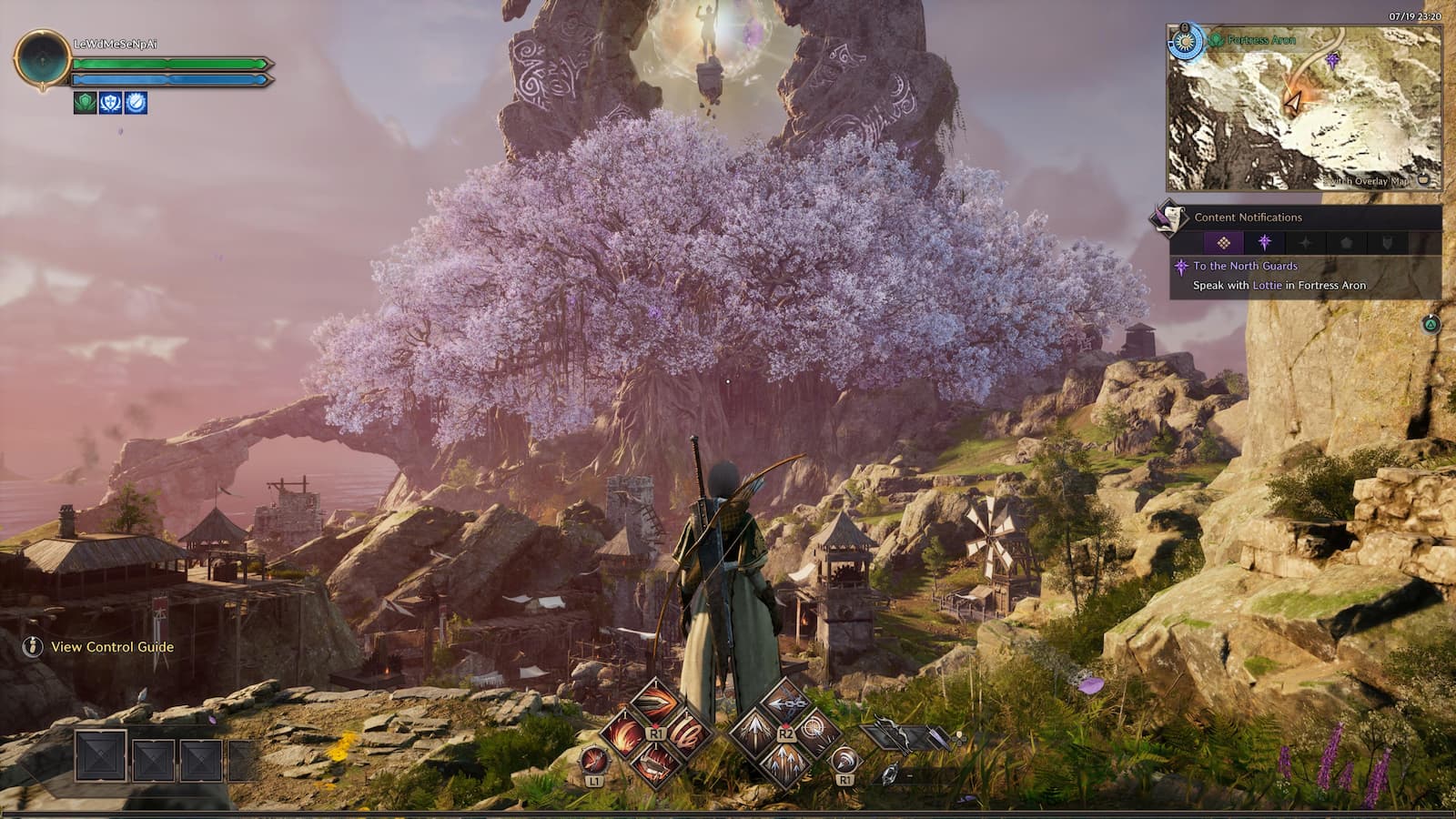Open the minimap of Fortress Aron
The image size is (1456, 819).
pyautogui.click(x=1304, y=107)
